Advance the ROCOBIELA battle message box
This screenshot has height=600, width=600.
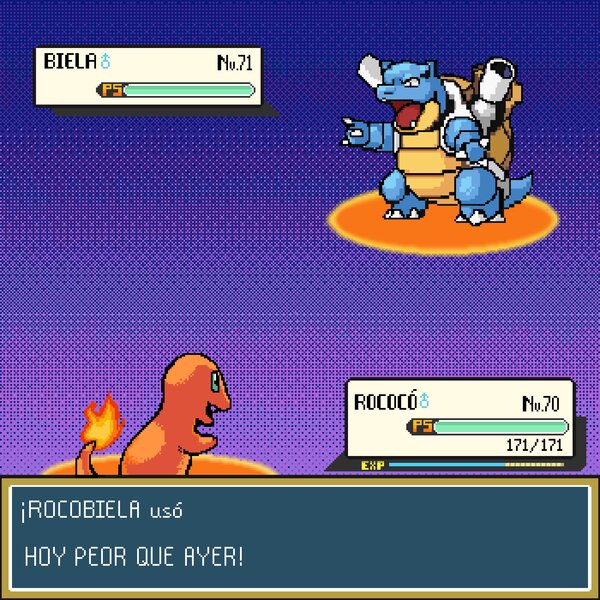point(300,535)
